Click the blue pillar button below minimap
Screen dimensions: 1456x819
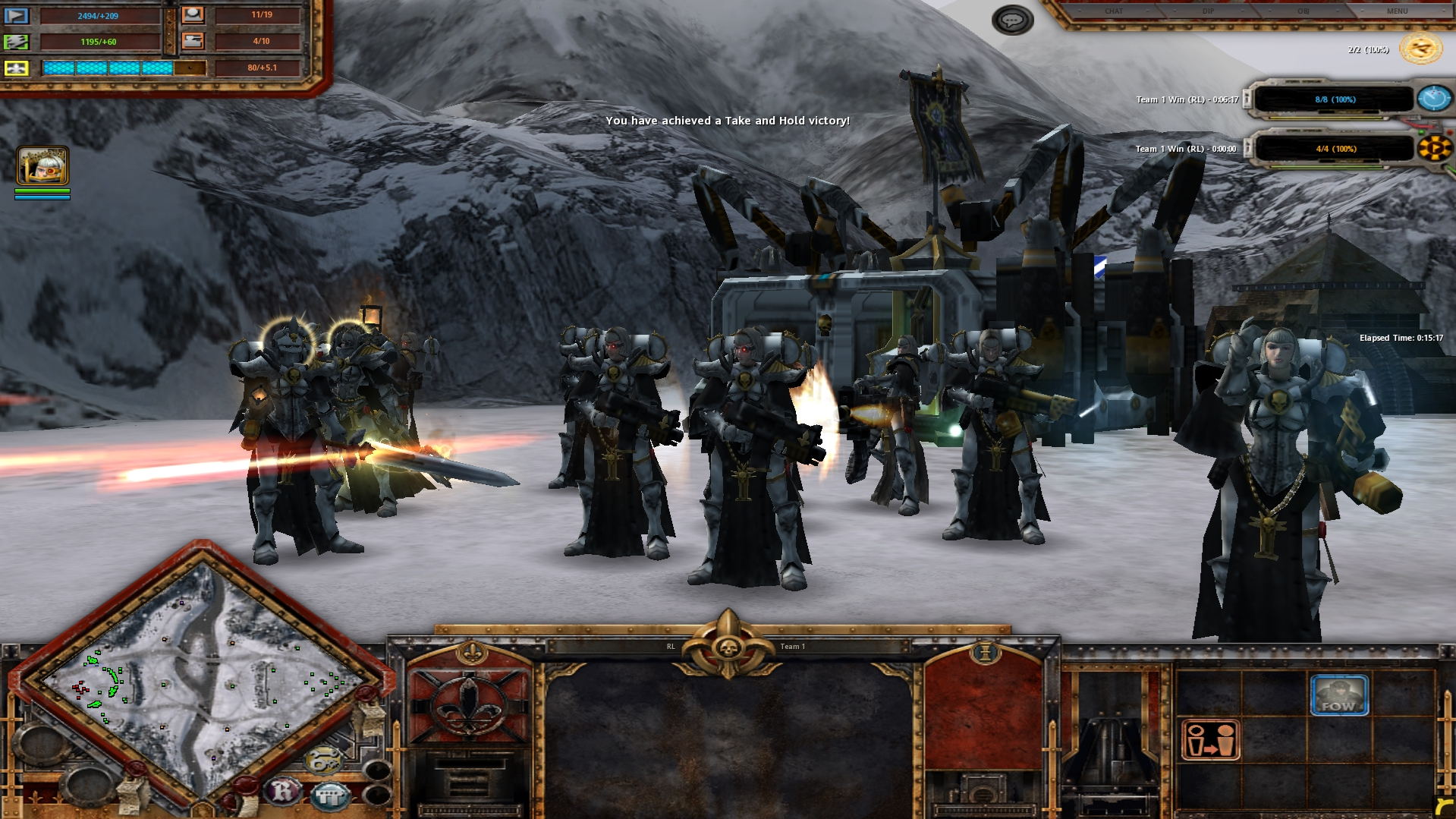(329, 795)
